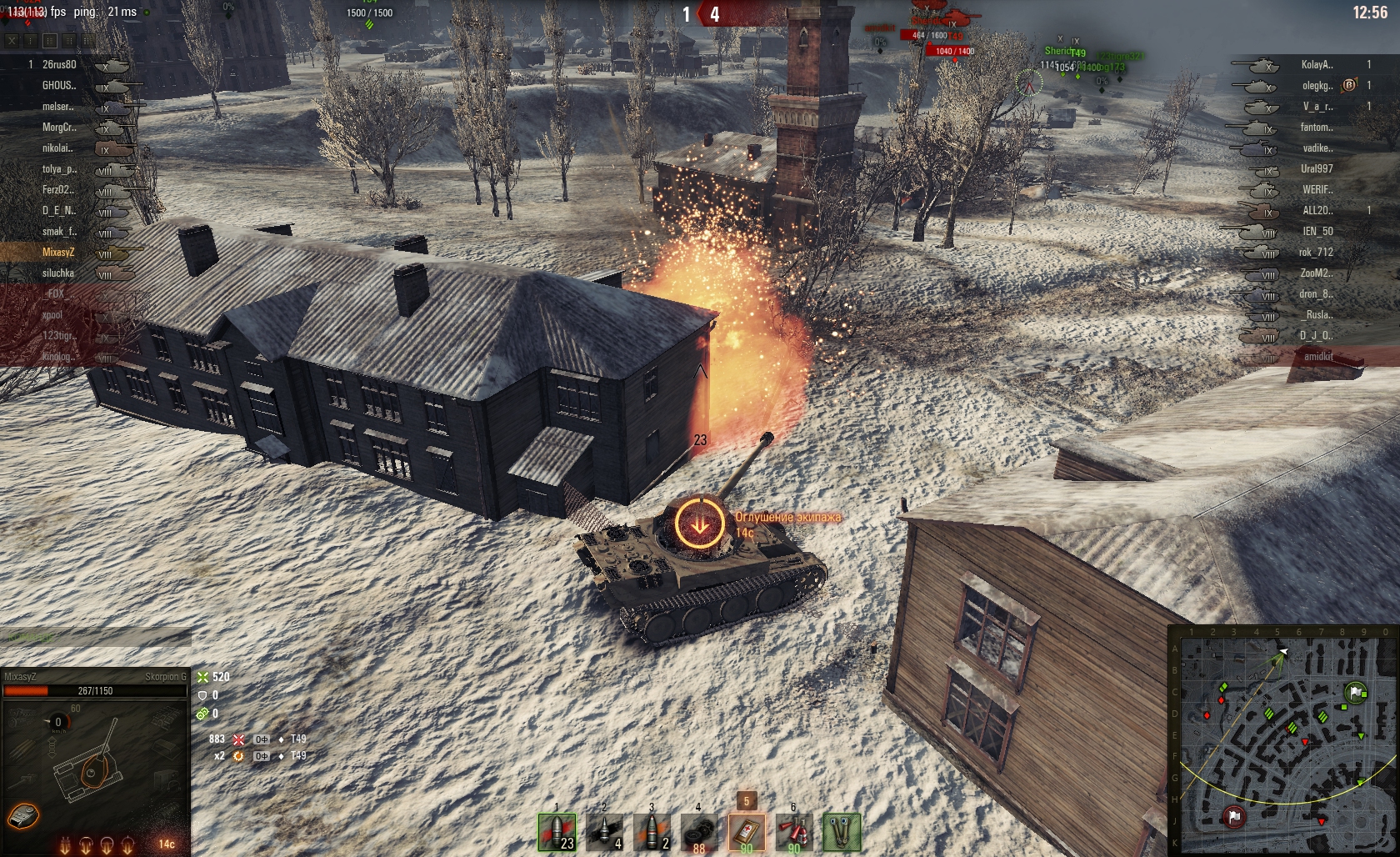Choose enemy player IEN_50 in the roster
The height and width of the screenshot is (857, 1400).
point(1317,231)
